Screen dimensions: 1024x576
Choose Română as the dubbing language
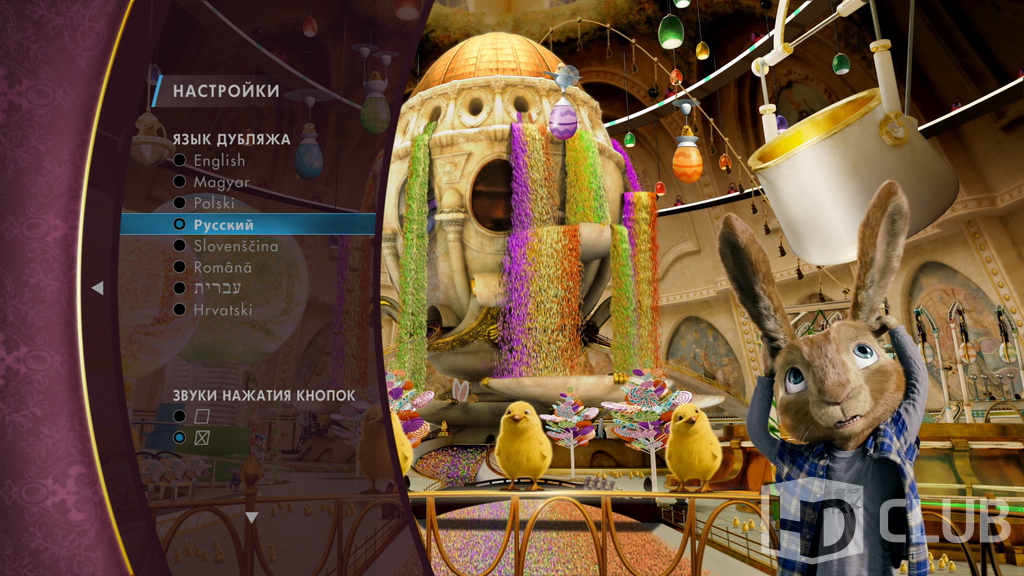click(222, 267)
